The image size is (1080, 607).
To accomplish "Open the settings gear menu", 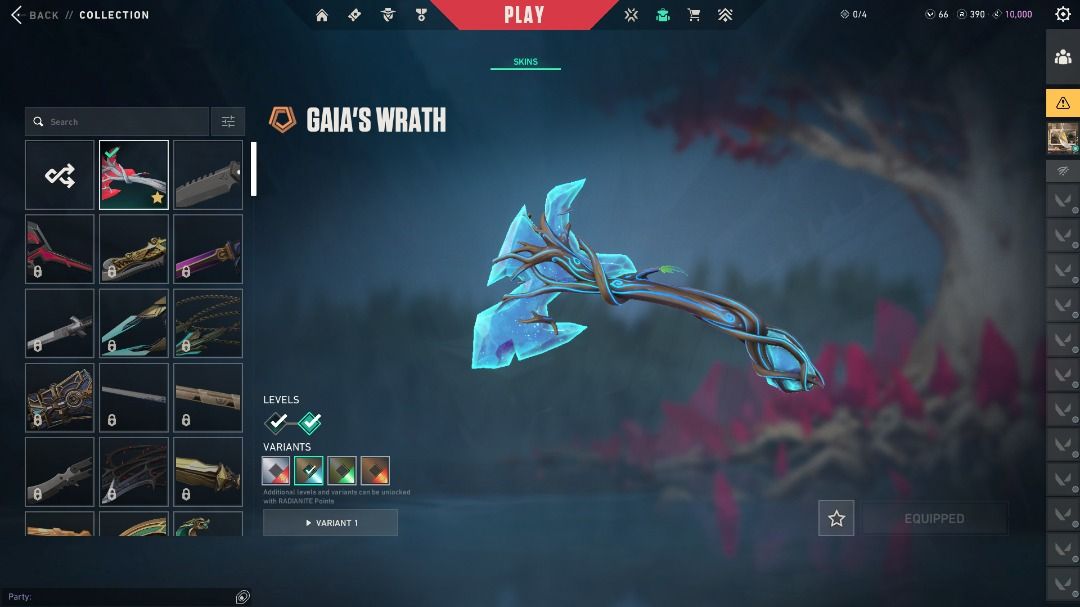I will pos(1062,14).
